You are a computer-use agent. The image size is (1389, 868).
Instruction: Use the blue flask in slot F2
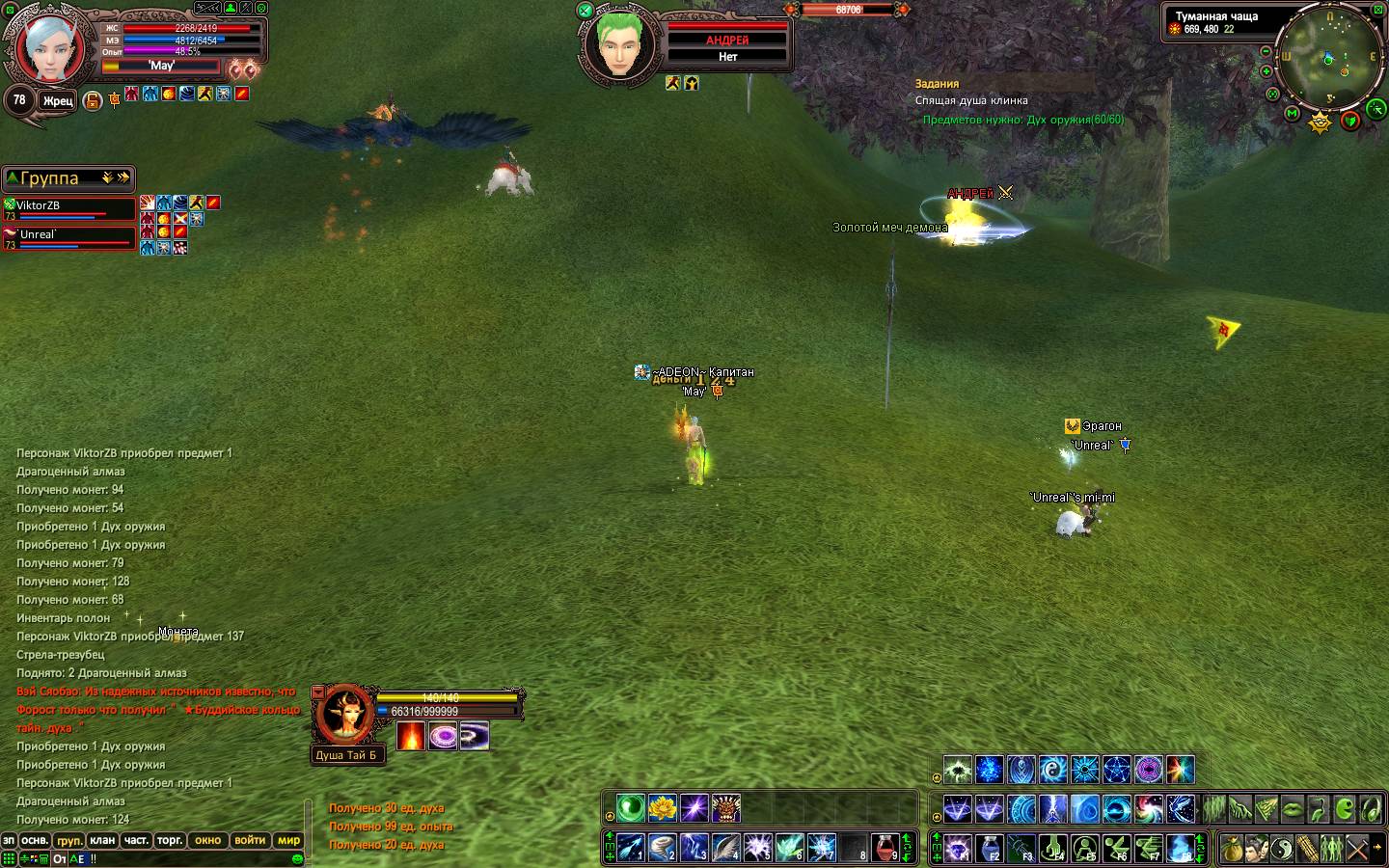[989, 848]
